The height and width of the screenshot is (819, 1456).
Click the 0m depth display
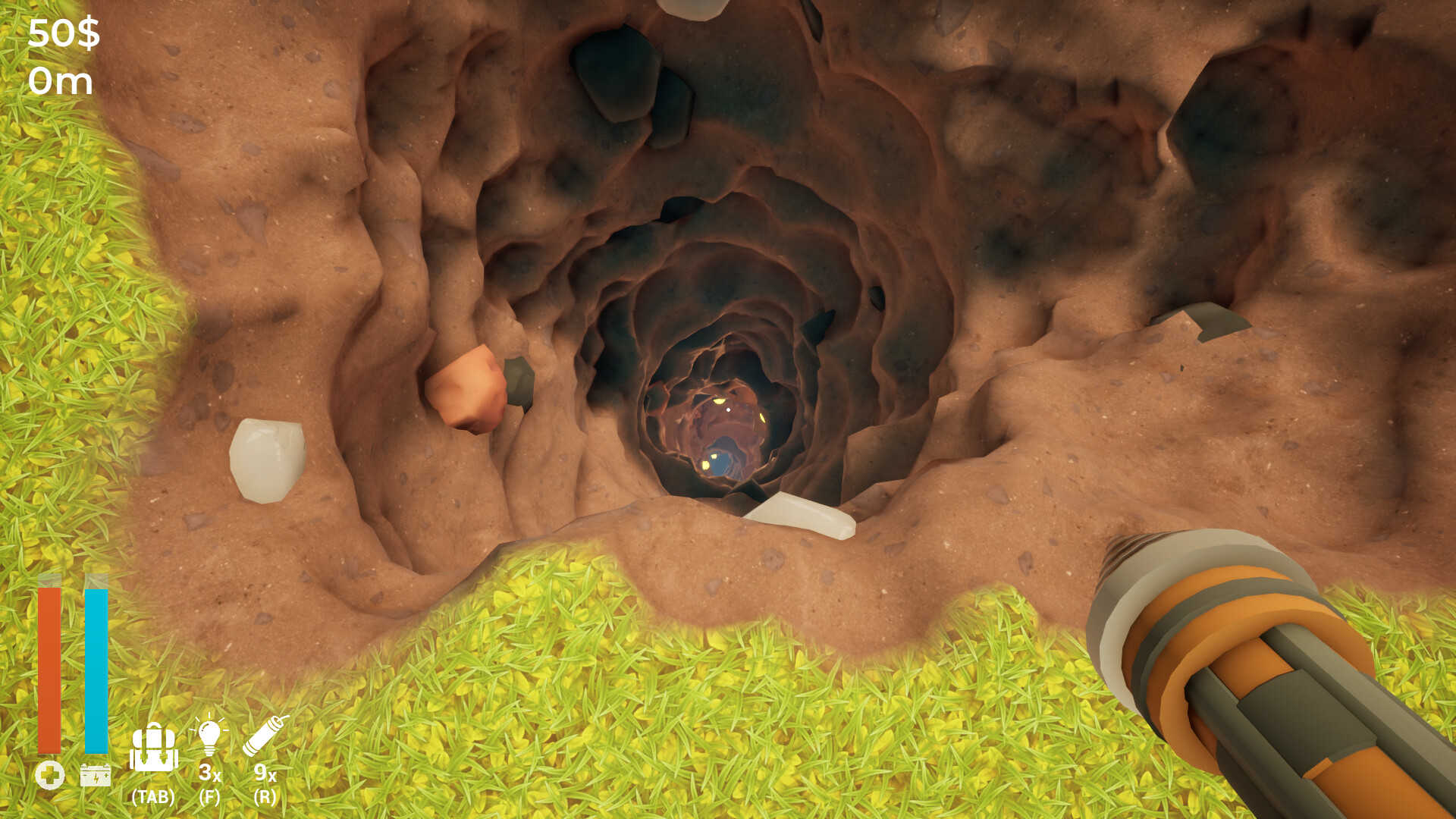(x=61, y=80)
